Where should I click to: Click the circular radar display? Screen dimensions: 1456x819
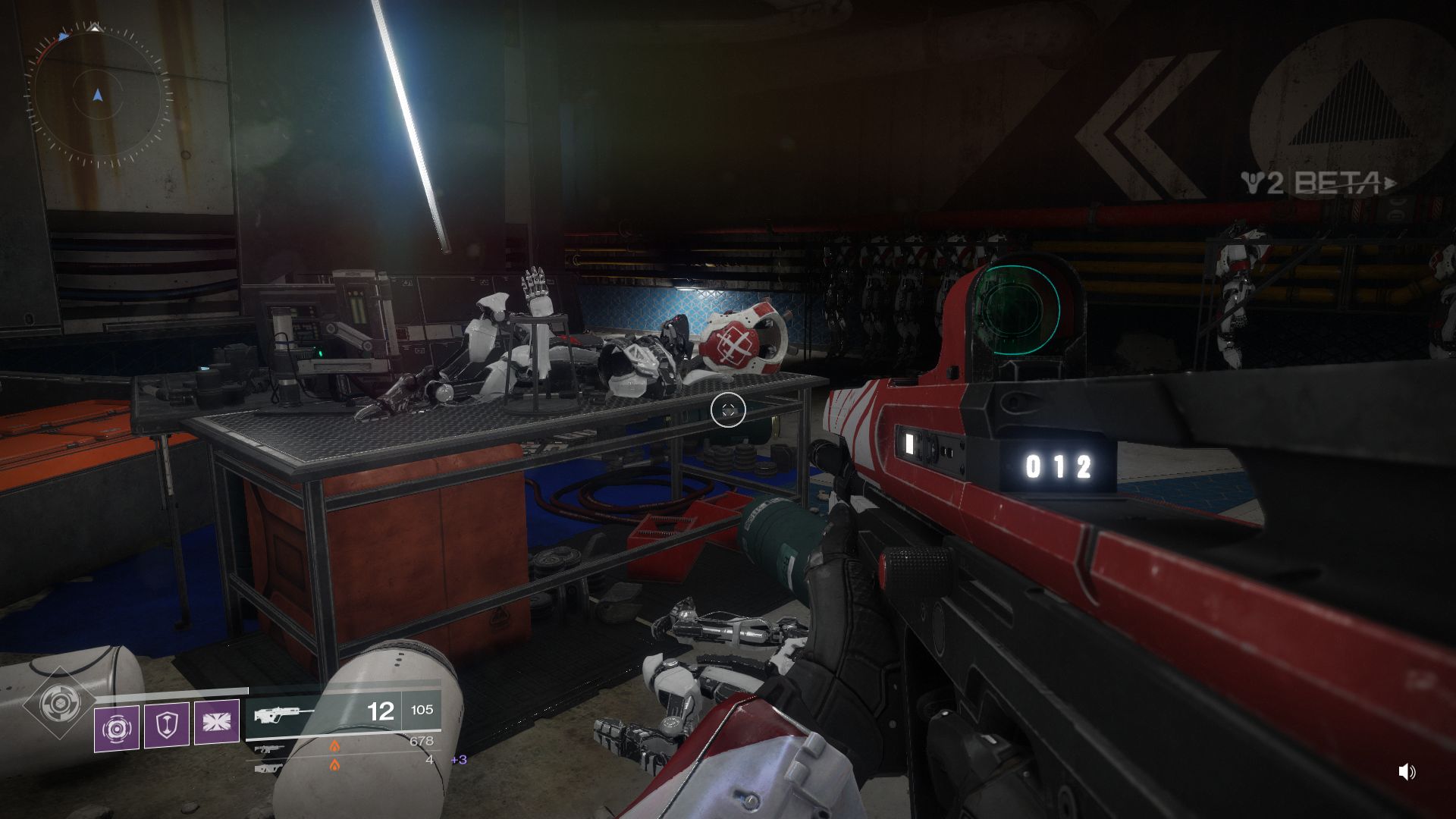coord(98,96)
